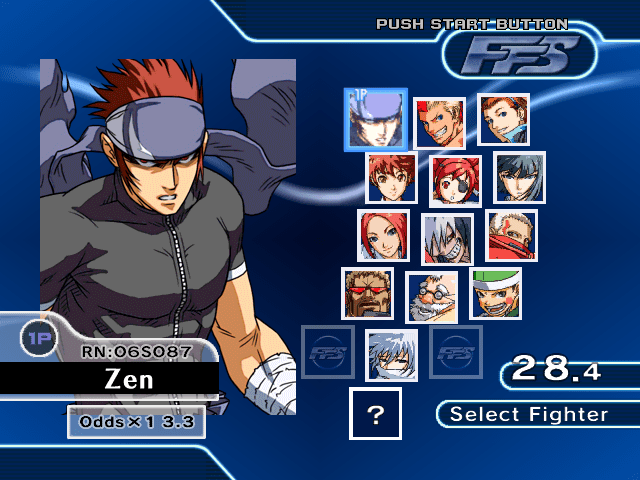Viewport: 640px width, 480px height.
Task: Select the dark blue-haired fighter portrait
Action: pyautogui.click(x=519, y=178)
